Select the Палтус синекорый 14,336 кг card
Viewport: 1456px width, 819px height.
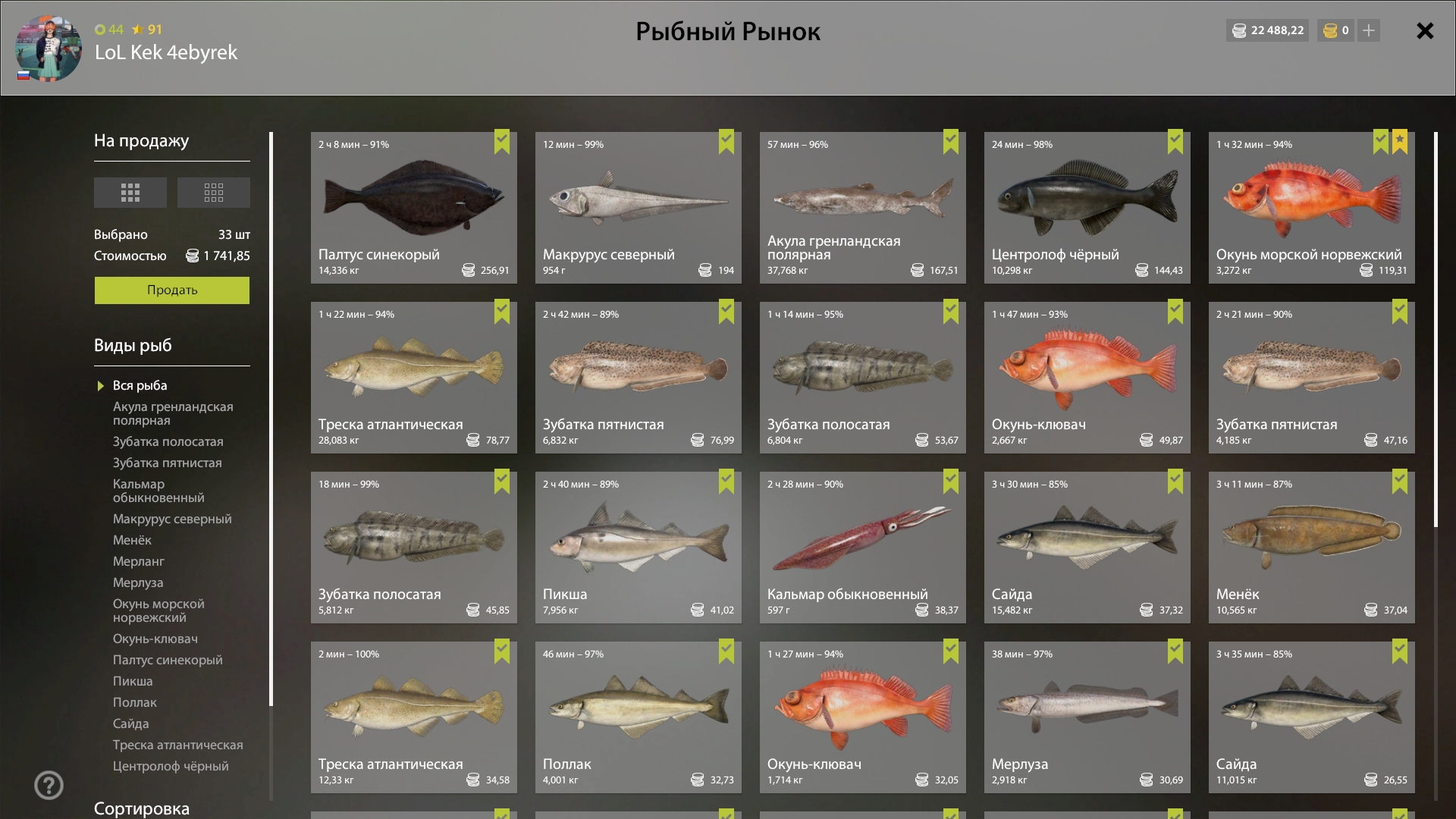coord(413,208)
